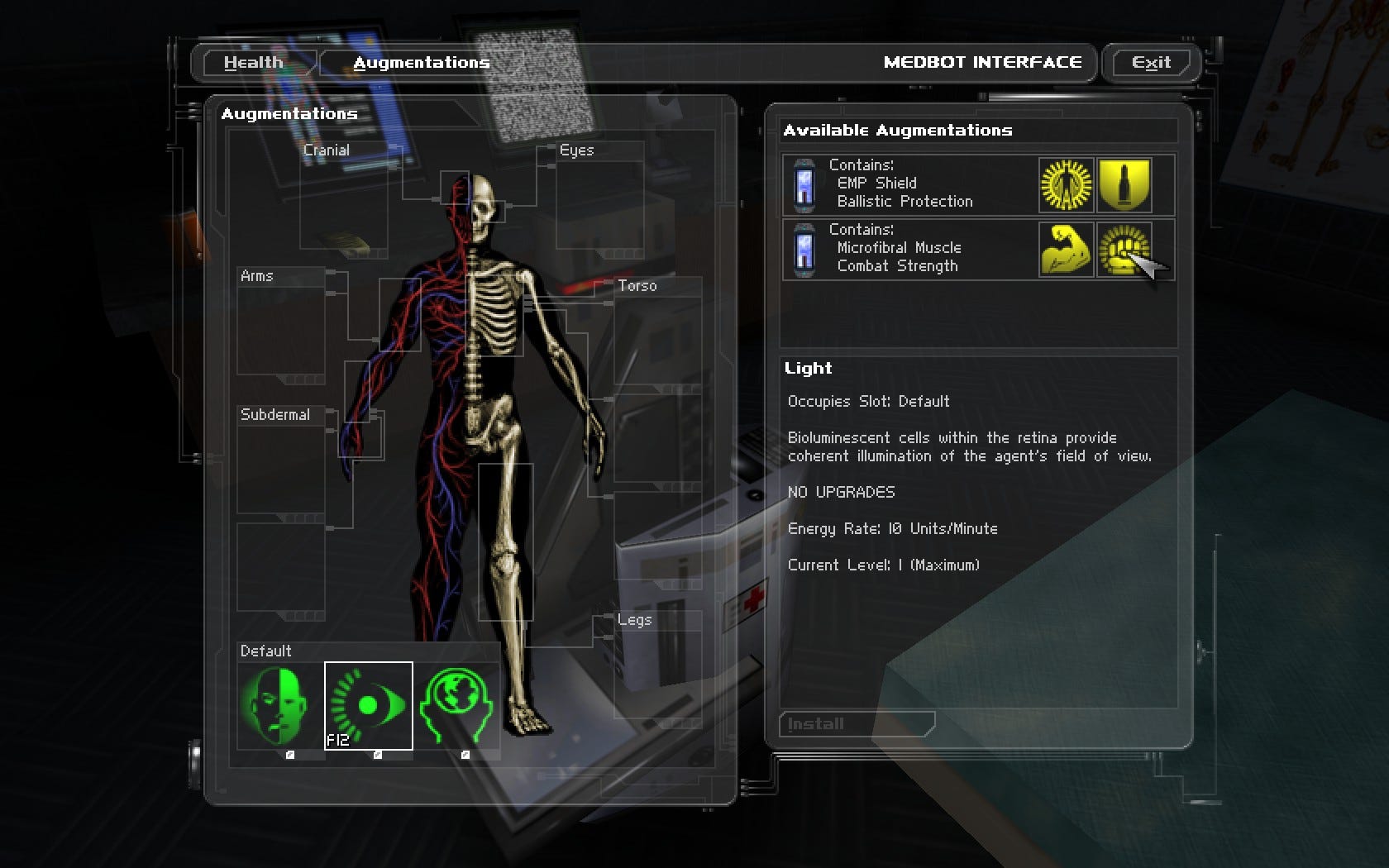1389x868 pixels.
Task: Switch to the Health tab
Action: click(x=253, y=63)
